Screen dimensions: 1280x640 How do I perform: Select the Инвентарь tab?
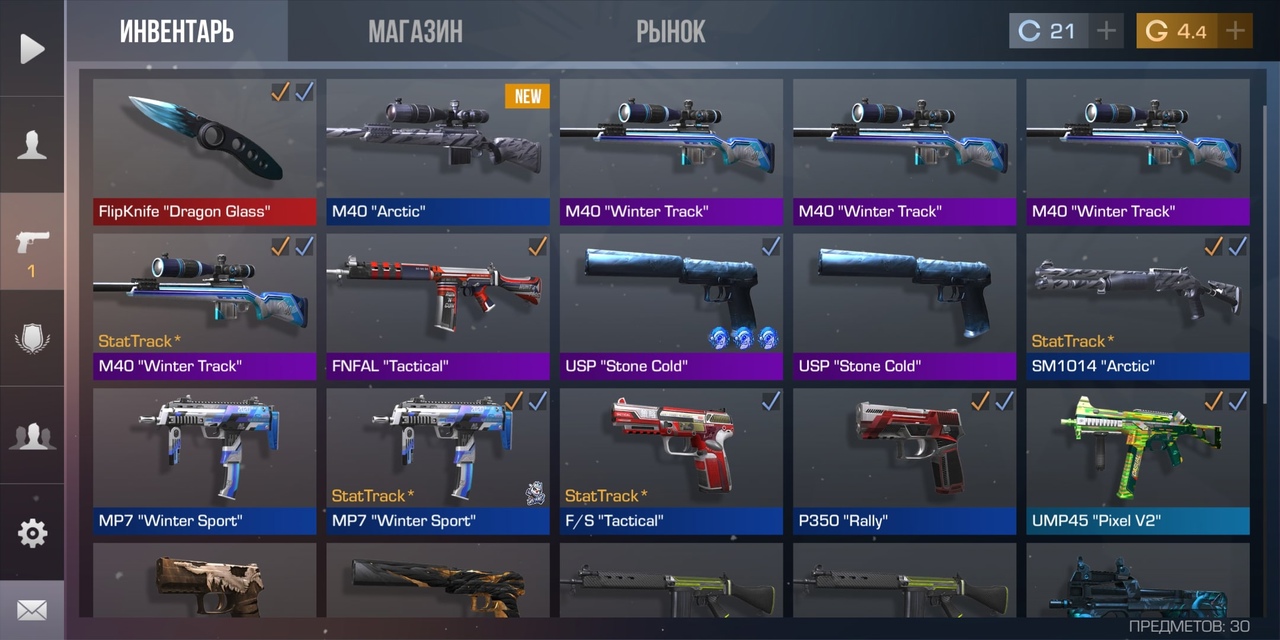pyautogui.click(x=177, y=32)
